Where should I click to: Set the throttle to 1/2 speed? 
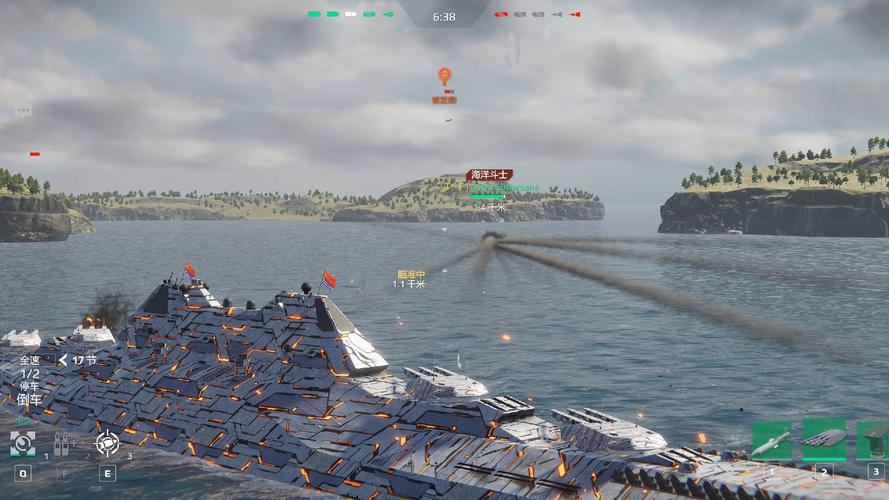coord(29,373)
